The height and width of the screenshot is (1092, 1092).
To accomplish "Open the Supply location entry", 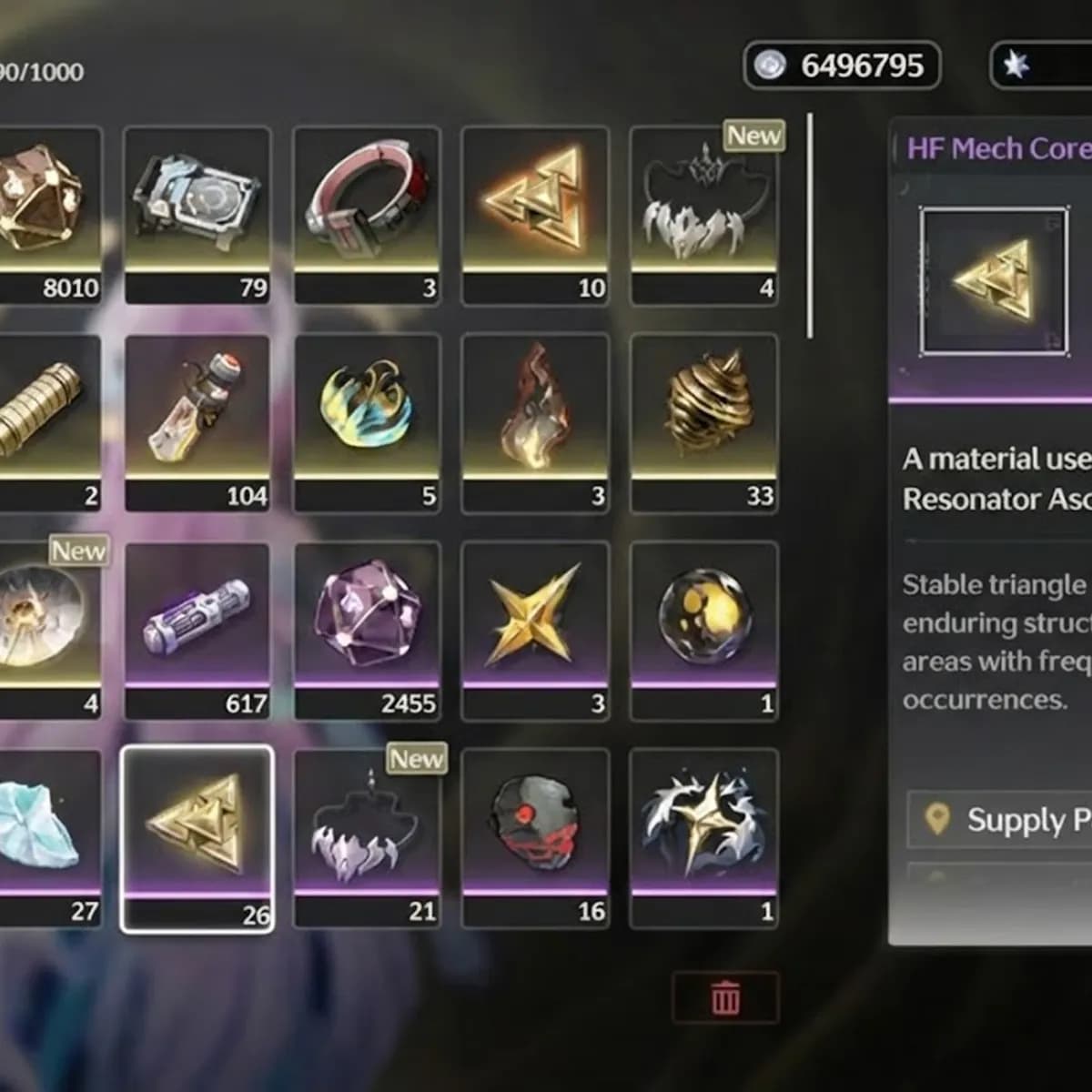I will pos(1001,820).
